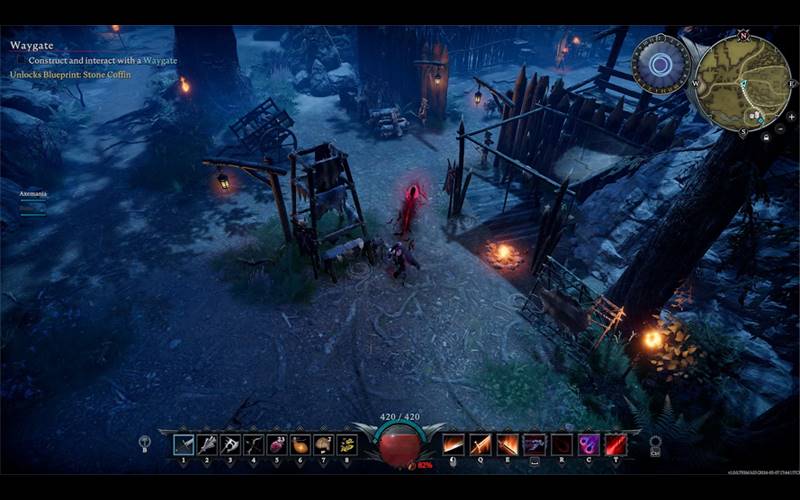Use the yellow flower item in slot 8
This screenshot has width=800, height=500.
pos(347,445)
